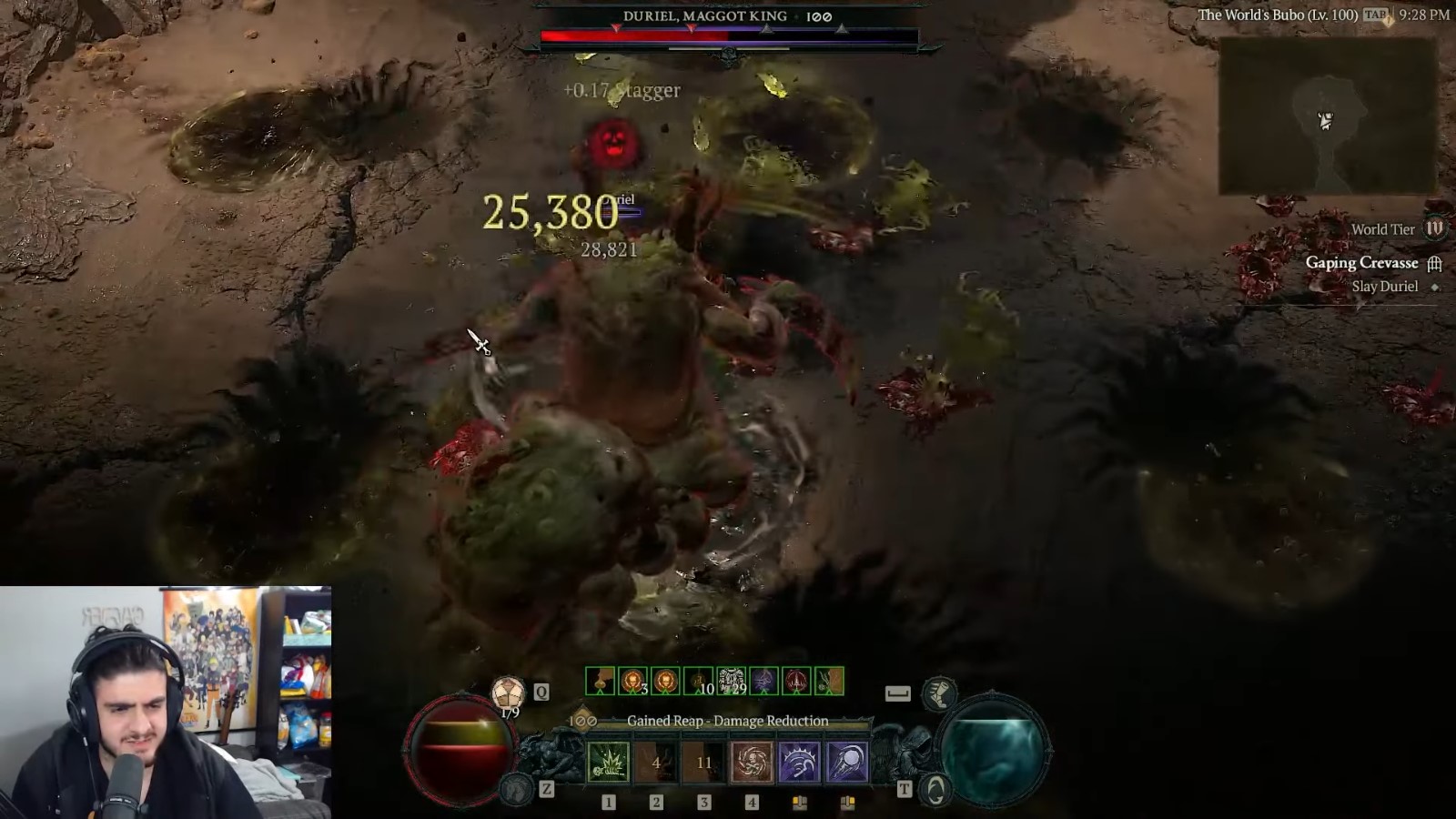Click the TAB map key prompt
This screenshot has width=1456, height=819.
tap(1377, 15)
